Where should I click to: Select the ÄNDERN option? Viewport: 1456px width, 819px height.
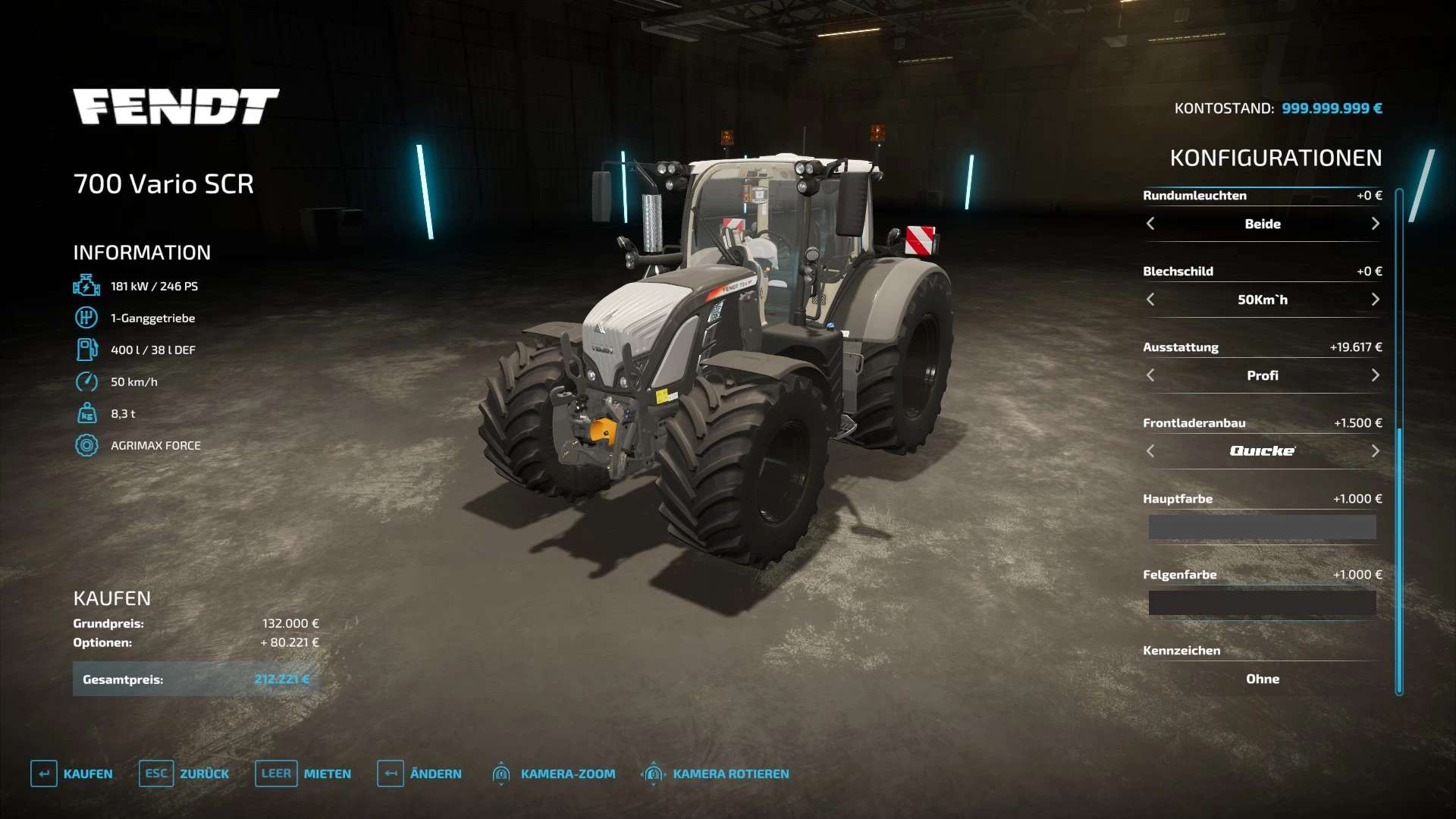pos(419,773)
